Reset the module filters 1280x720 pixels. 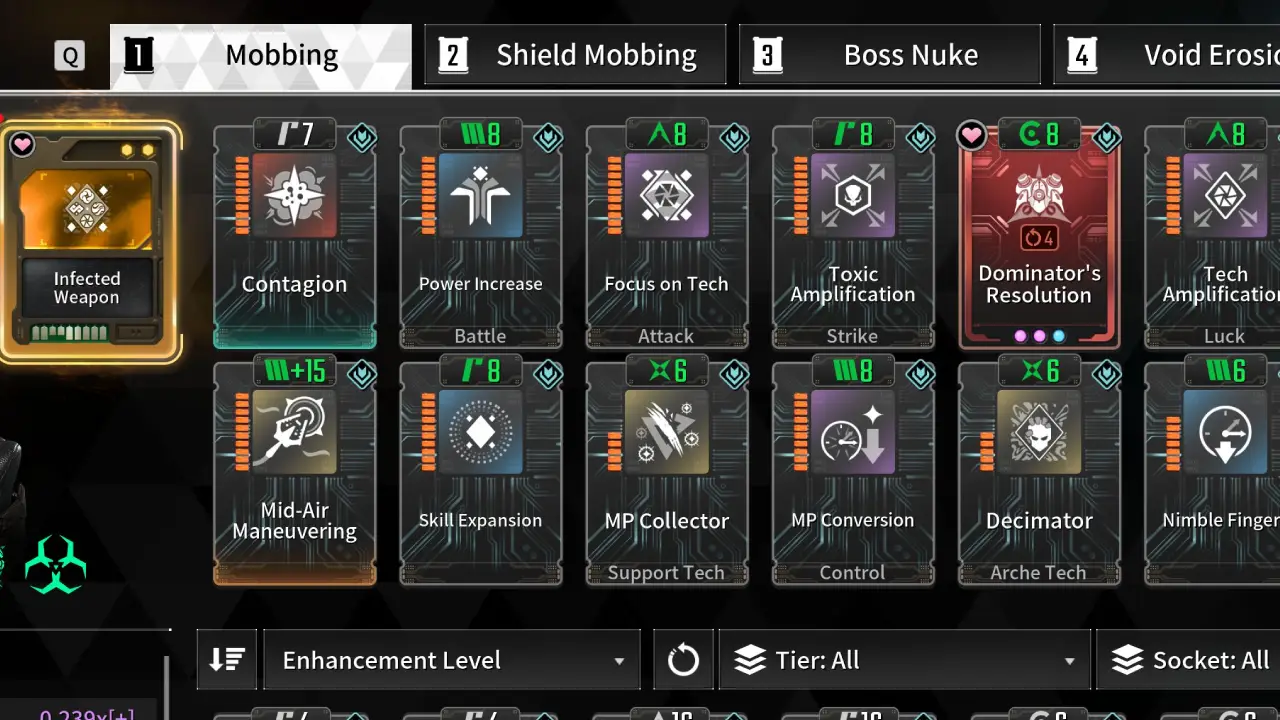pos(683,660)
